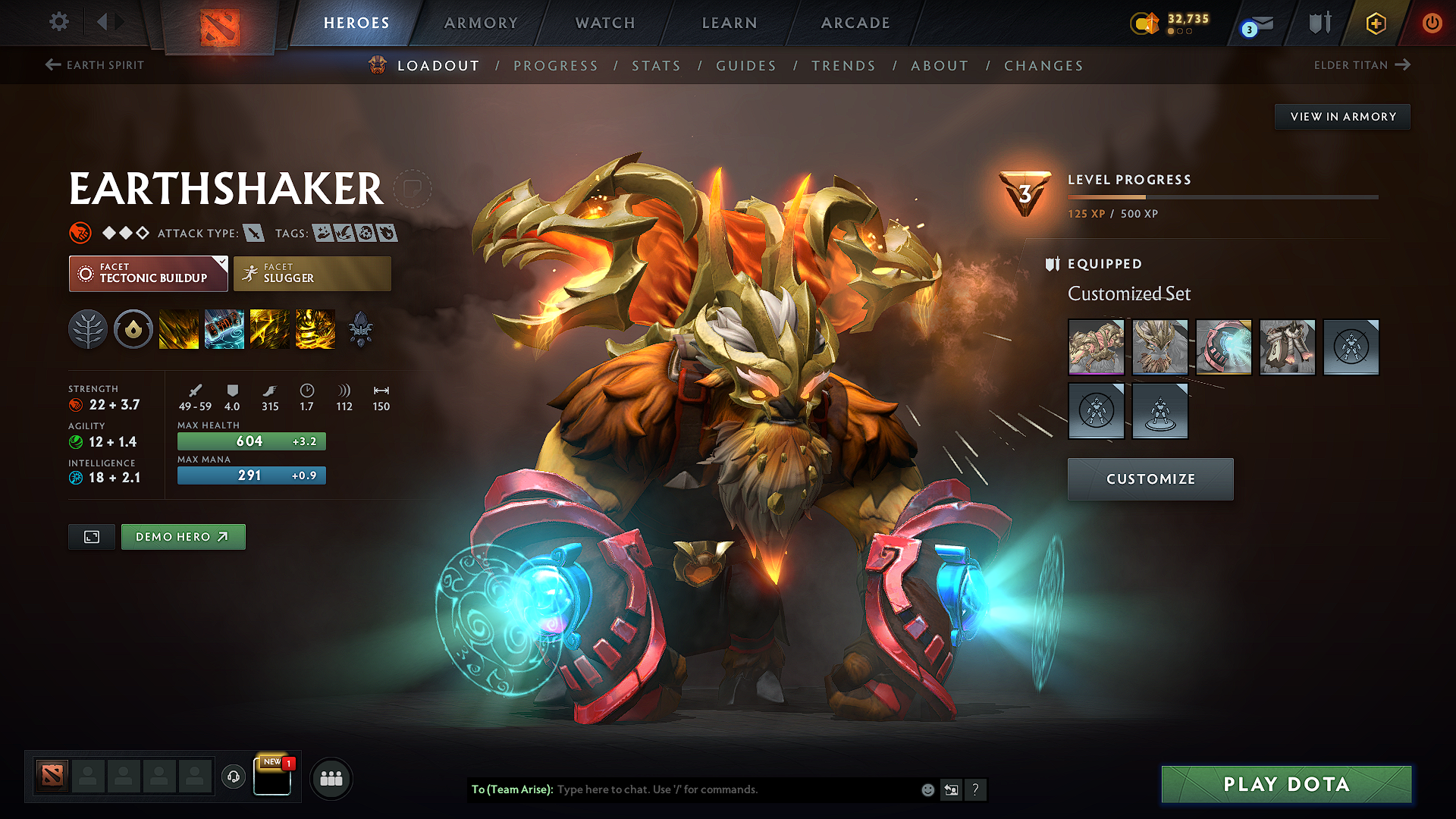Click the Aftershock ability icon

(x=270, y=329)
